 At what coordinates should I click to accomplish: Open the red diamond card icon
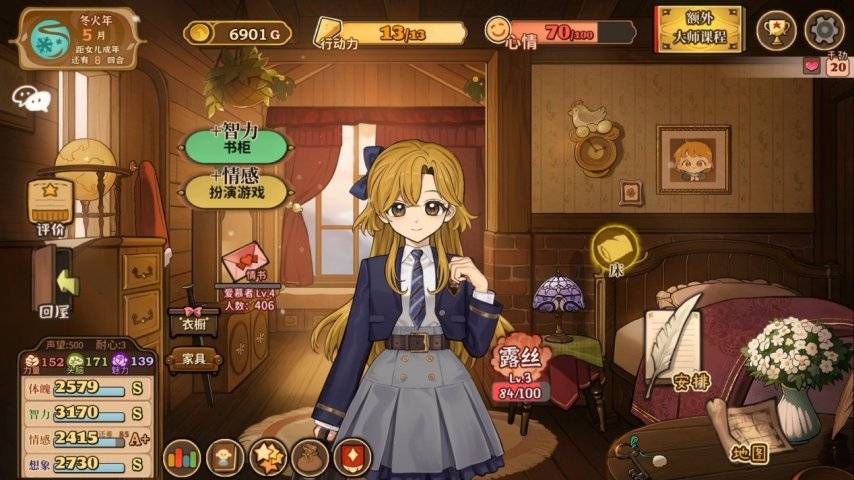pyautogui.click(x=352, y=458)
